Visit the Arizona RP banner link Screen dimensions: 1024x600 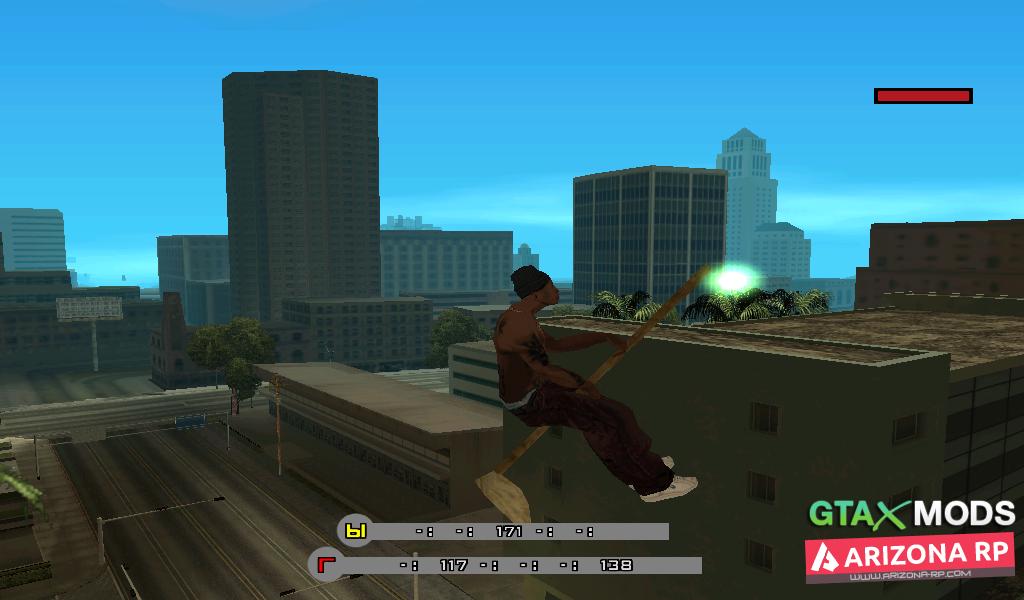[x=910, y=559]
